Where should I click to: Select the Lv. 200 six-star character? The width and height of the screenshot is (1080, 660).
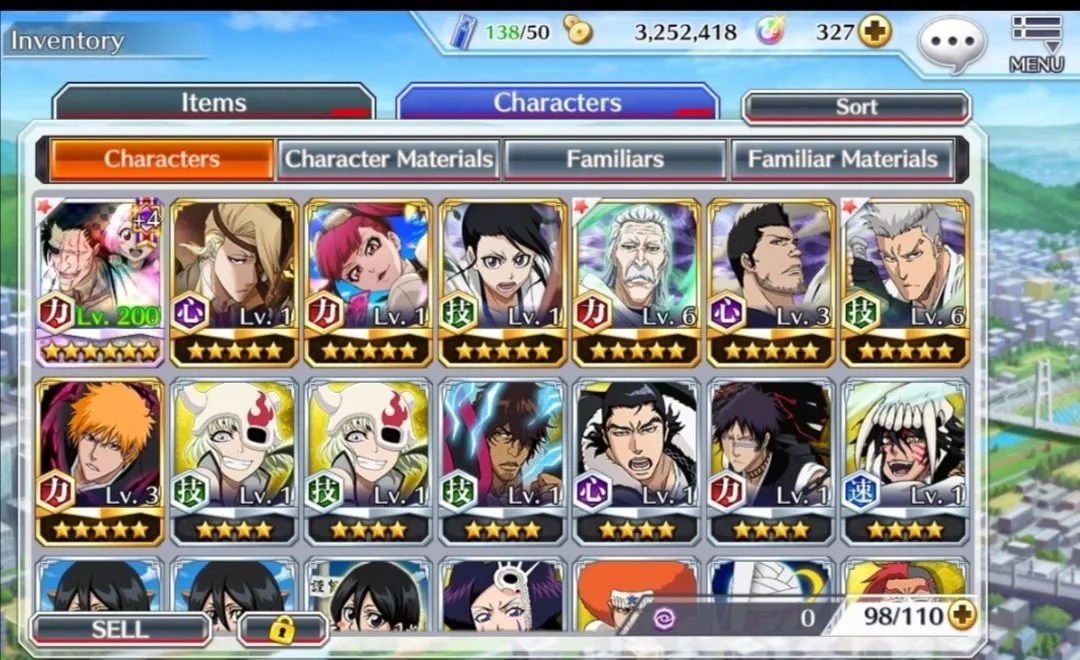coord(100,282)
